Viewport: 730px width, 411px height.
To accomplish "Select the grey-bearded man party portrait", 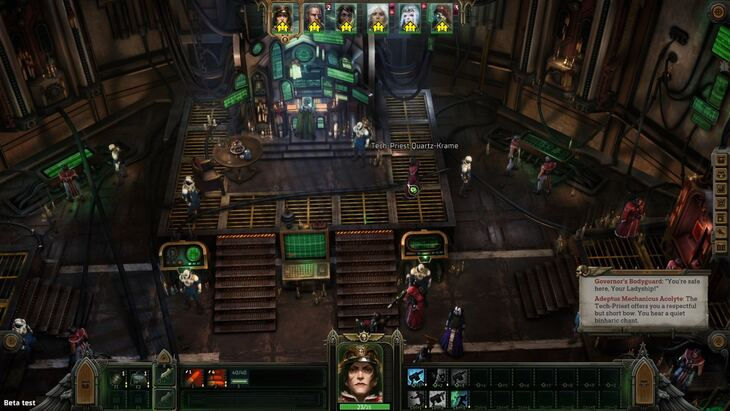I will tap(314, 17).
